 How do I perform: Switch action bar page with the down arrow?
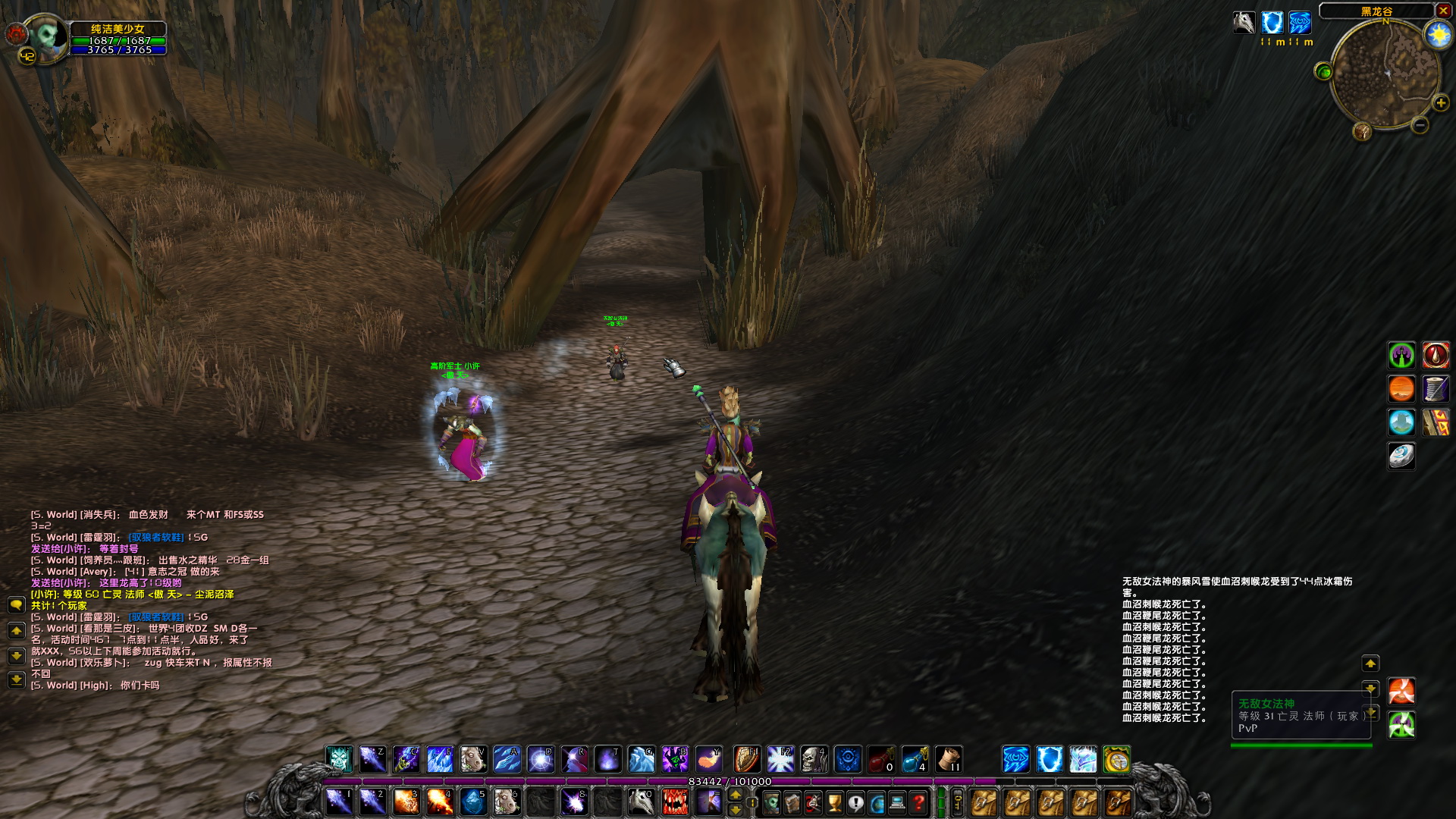tap(736, 811)
